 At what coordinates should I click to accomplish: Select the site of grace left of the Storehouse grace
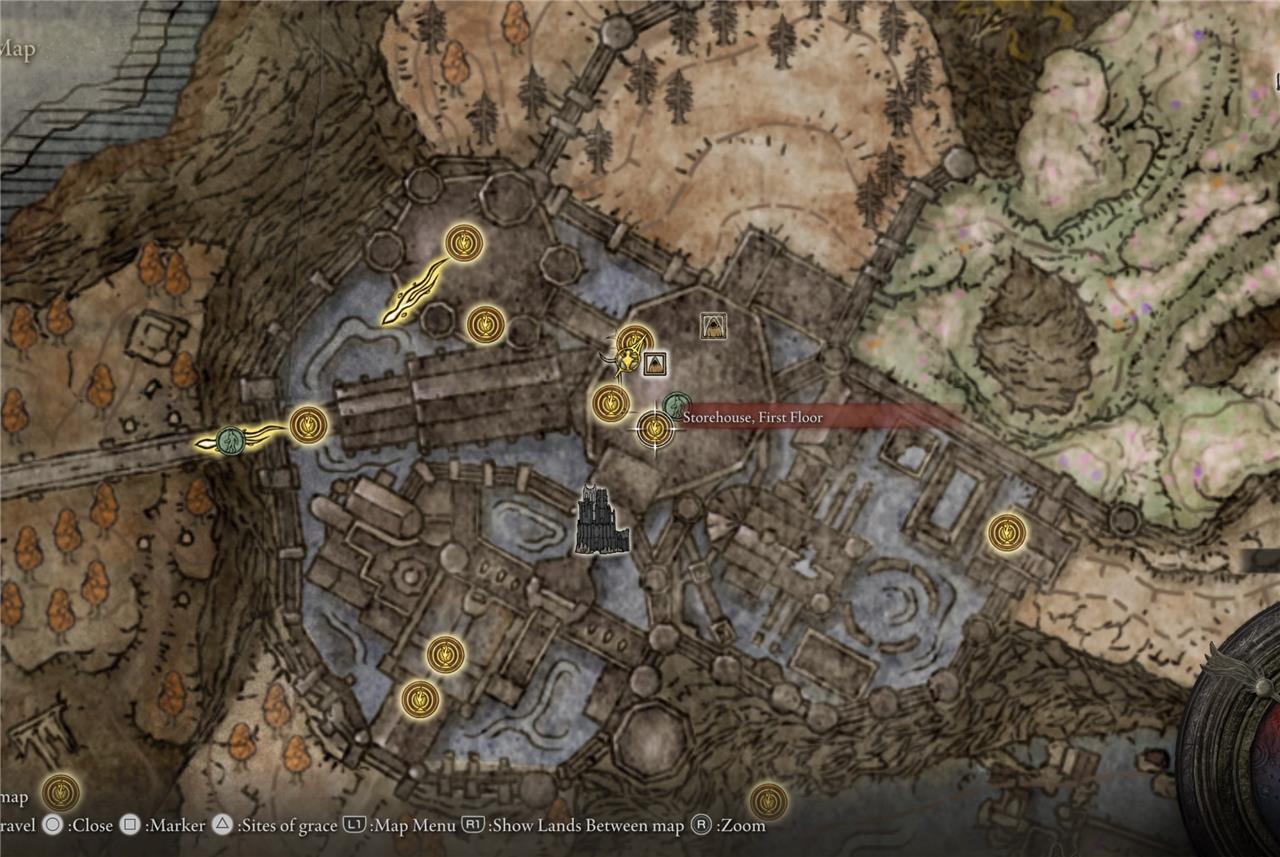[610, 403]
